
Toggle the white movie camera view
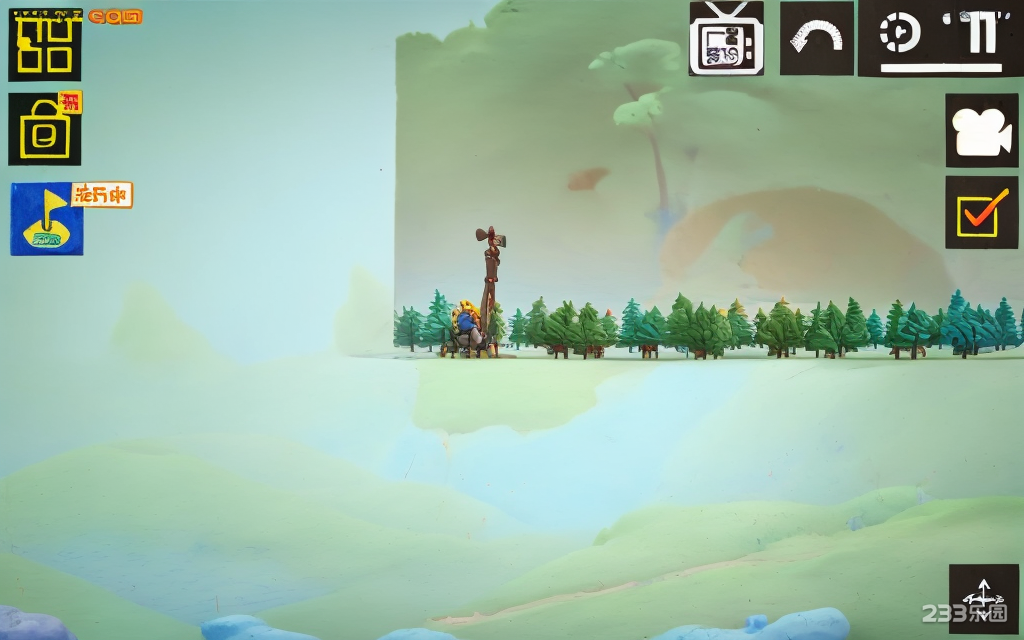[981, 131]
